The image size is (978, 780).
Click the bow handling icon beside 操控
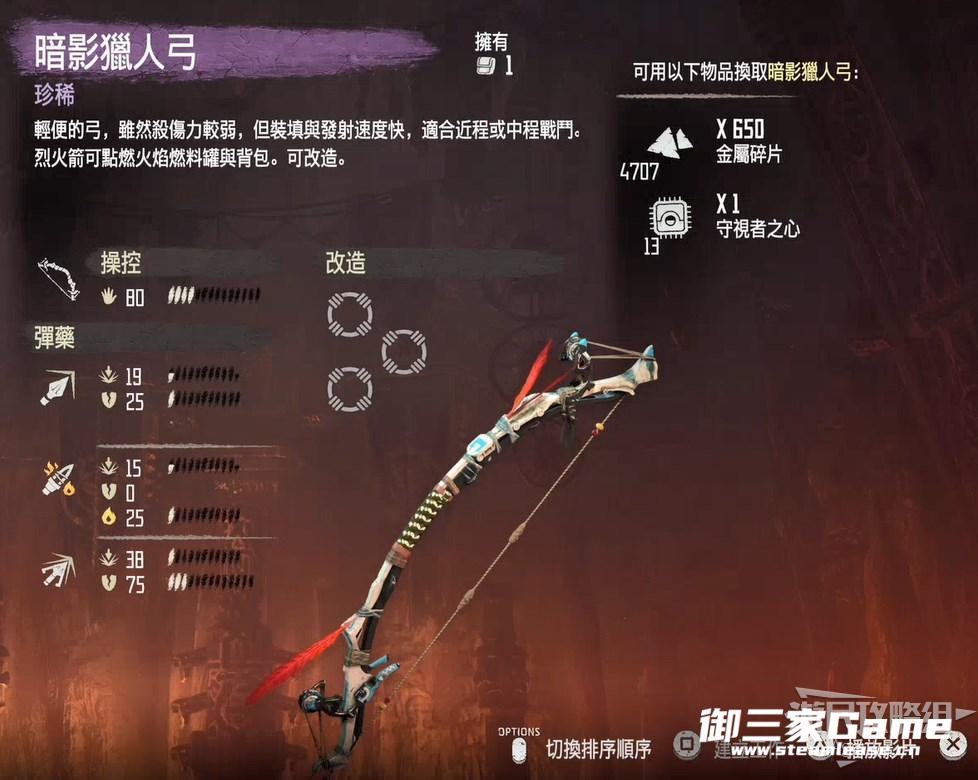coord(58,276)
